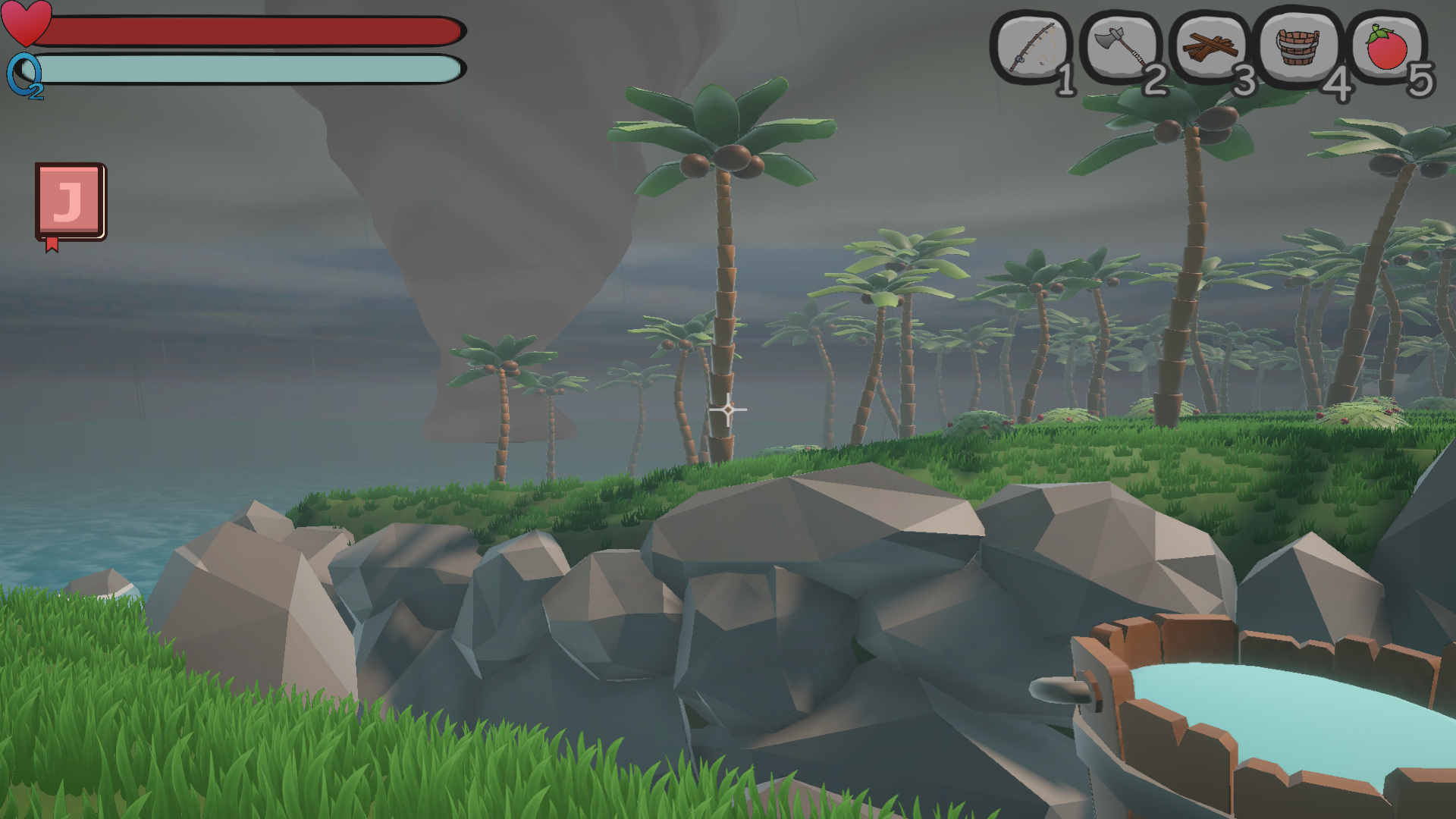This screenshot has height=819, width=1456.
Task: Choose the wooden planks slot
Action: click(1210, 49)
